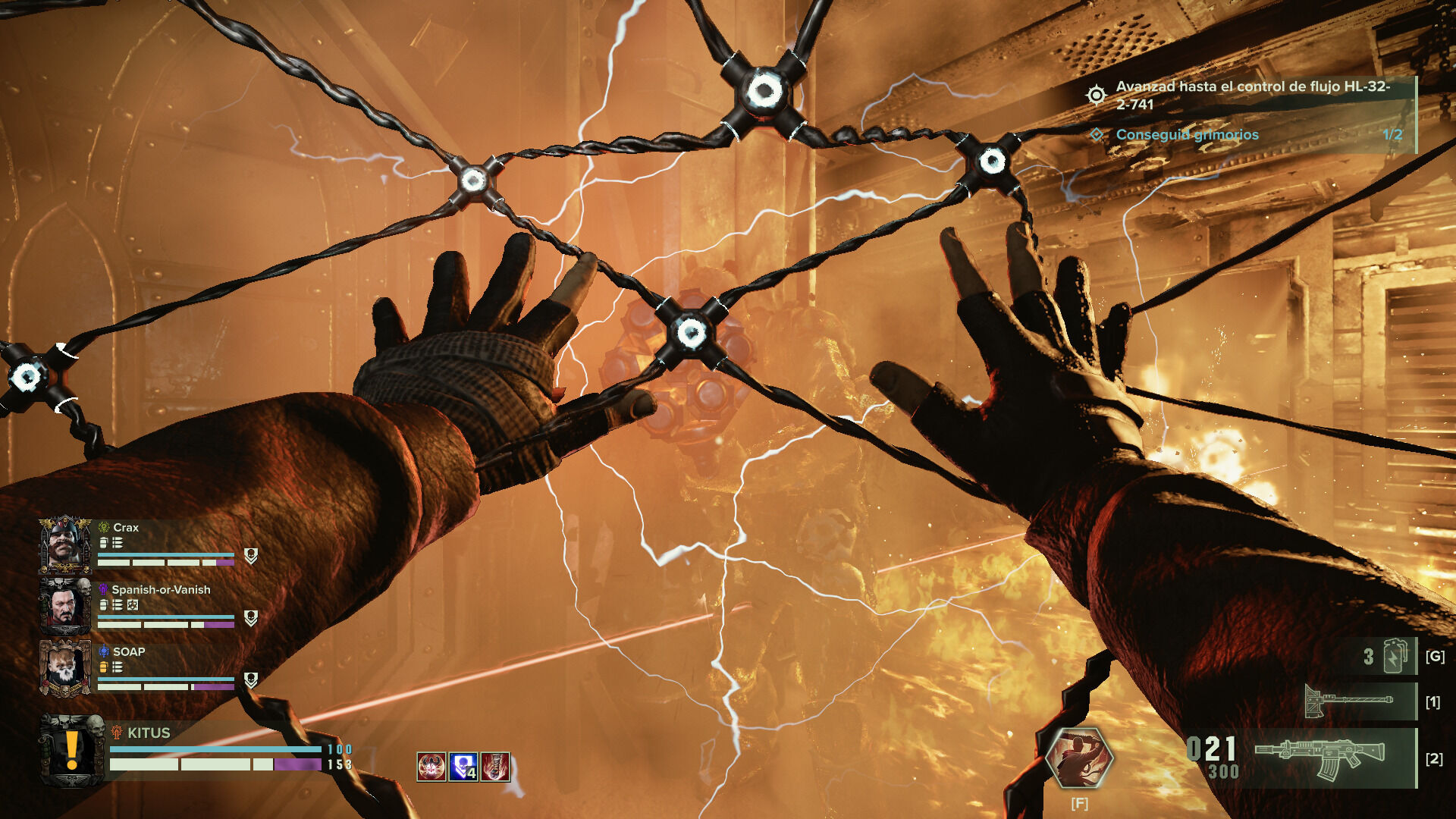Click the blue buff icon showing 4 stacks
Image resolution: width=1456 pixels, height=819 pixels.
pos(463,767)
